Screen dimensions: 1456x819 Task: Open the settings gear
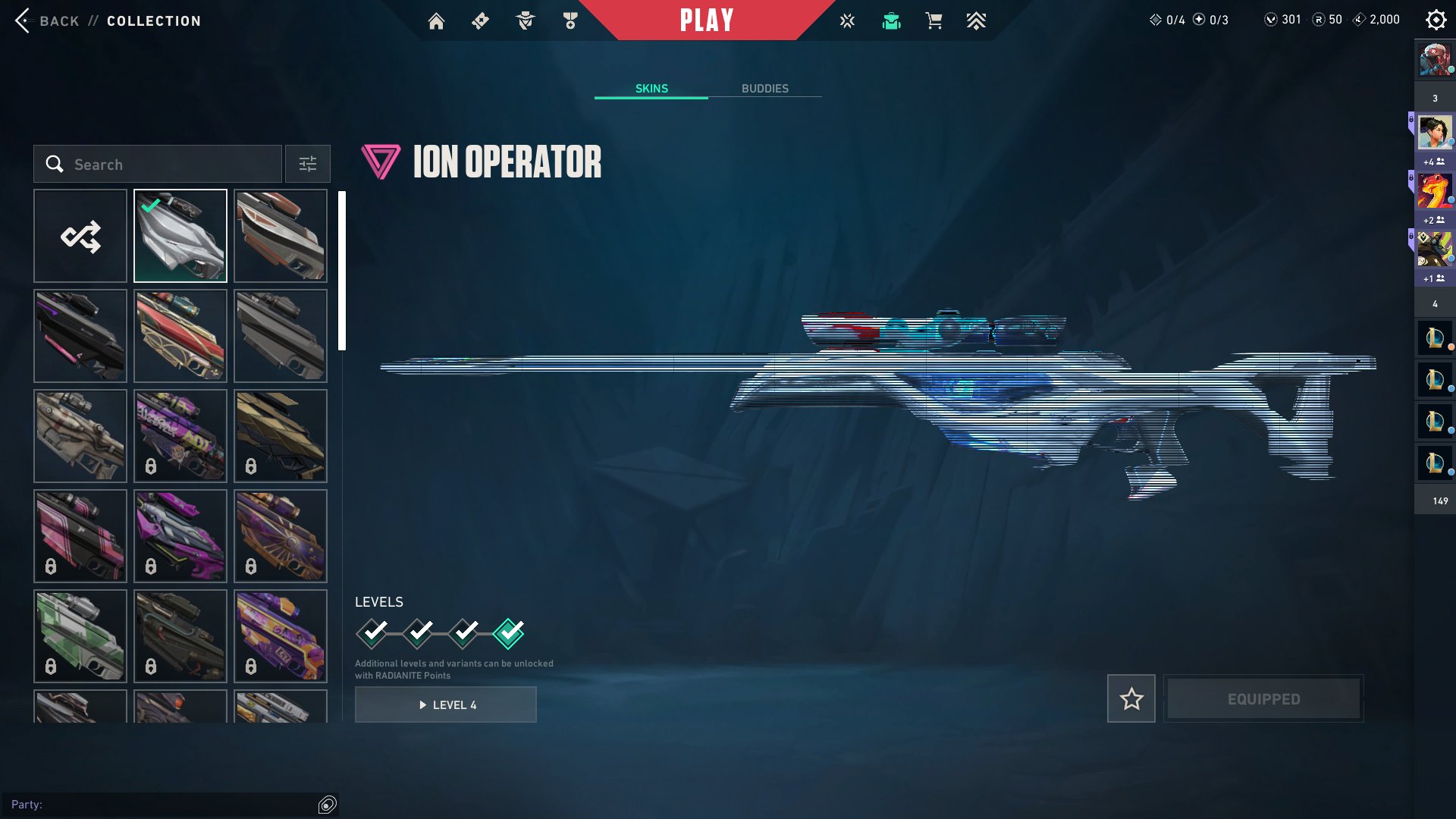tap(1436, 20)
